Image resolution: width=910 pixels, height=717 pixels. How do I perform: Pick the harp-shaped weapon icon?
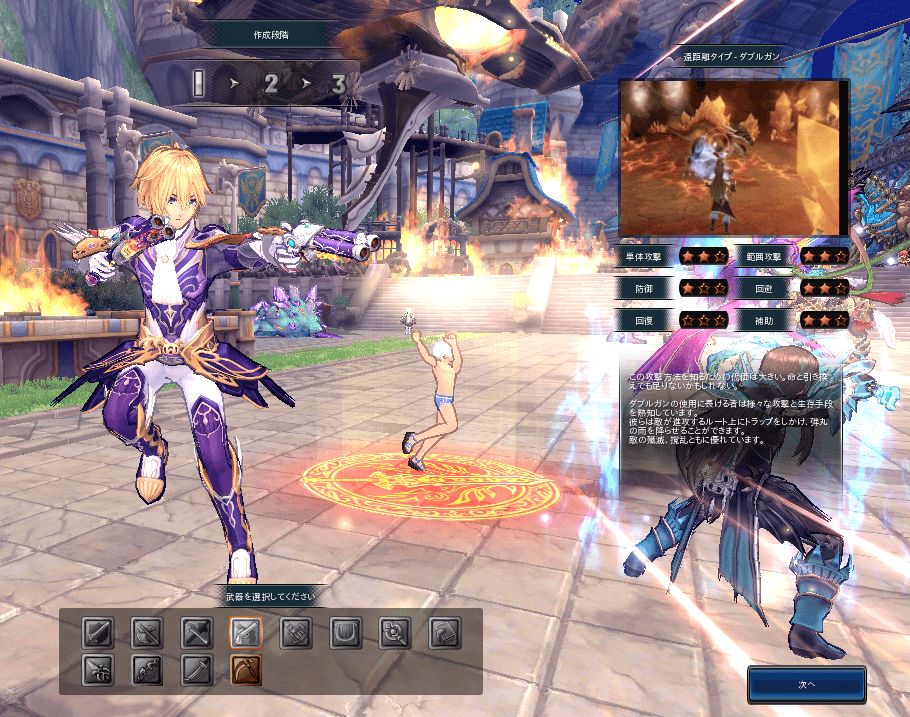pos(345,632)
